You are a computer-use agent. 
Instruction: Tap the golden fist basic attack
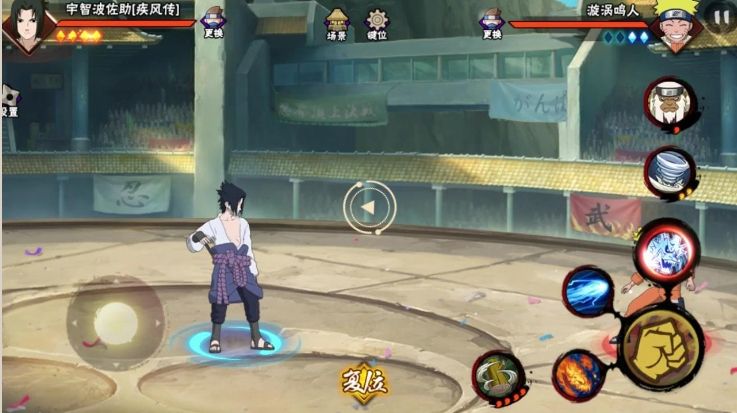tap(660, 346)
